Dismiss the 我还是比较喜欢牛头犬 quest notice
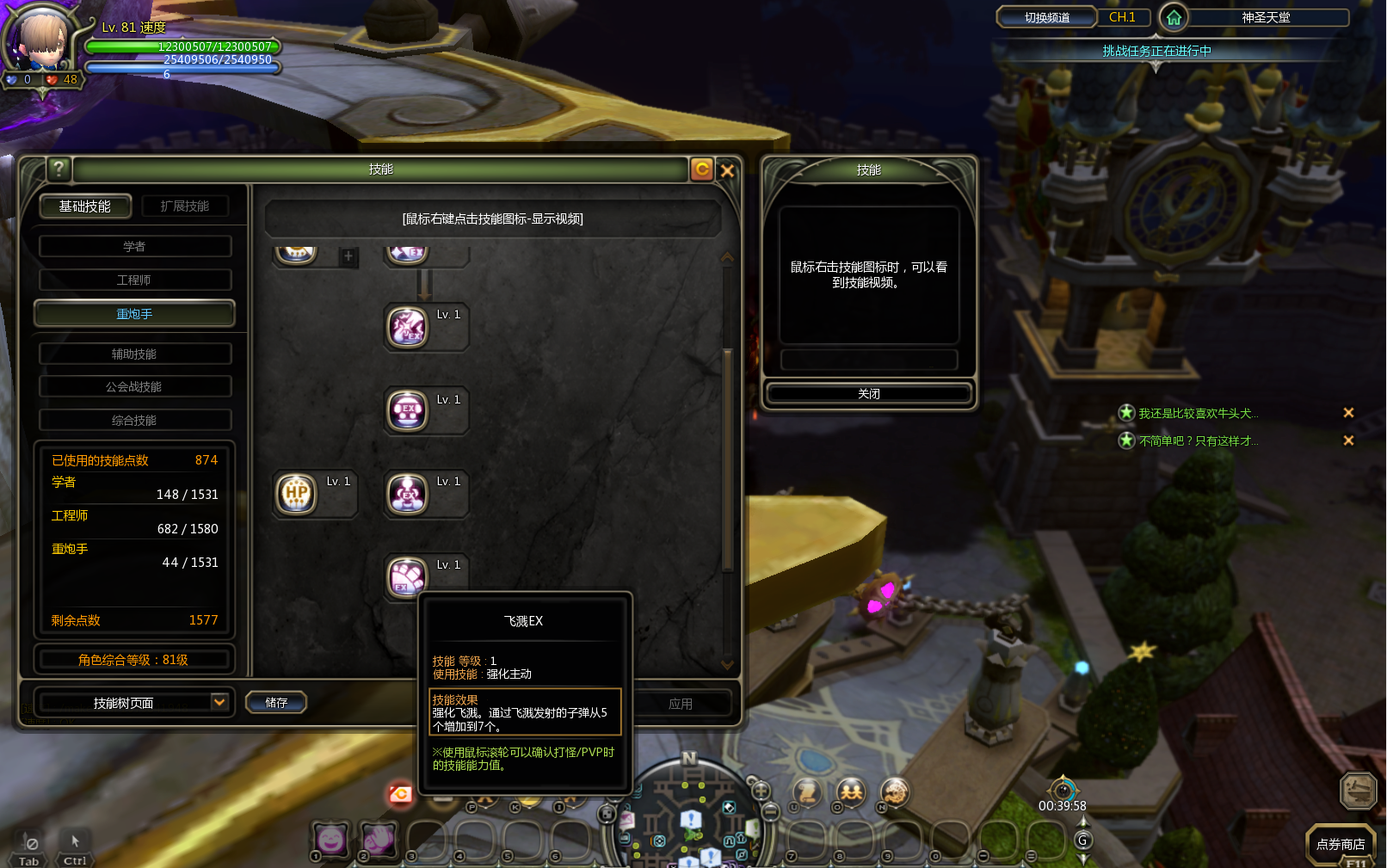The width and height of the screenshot is (1387, 868). 1348,413
